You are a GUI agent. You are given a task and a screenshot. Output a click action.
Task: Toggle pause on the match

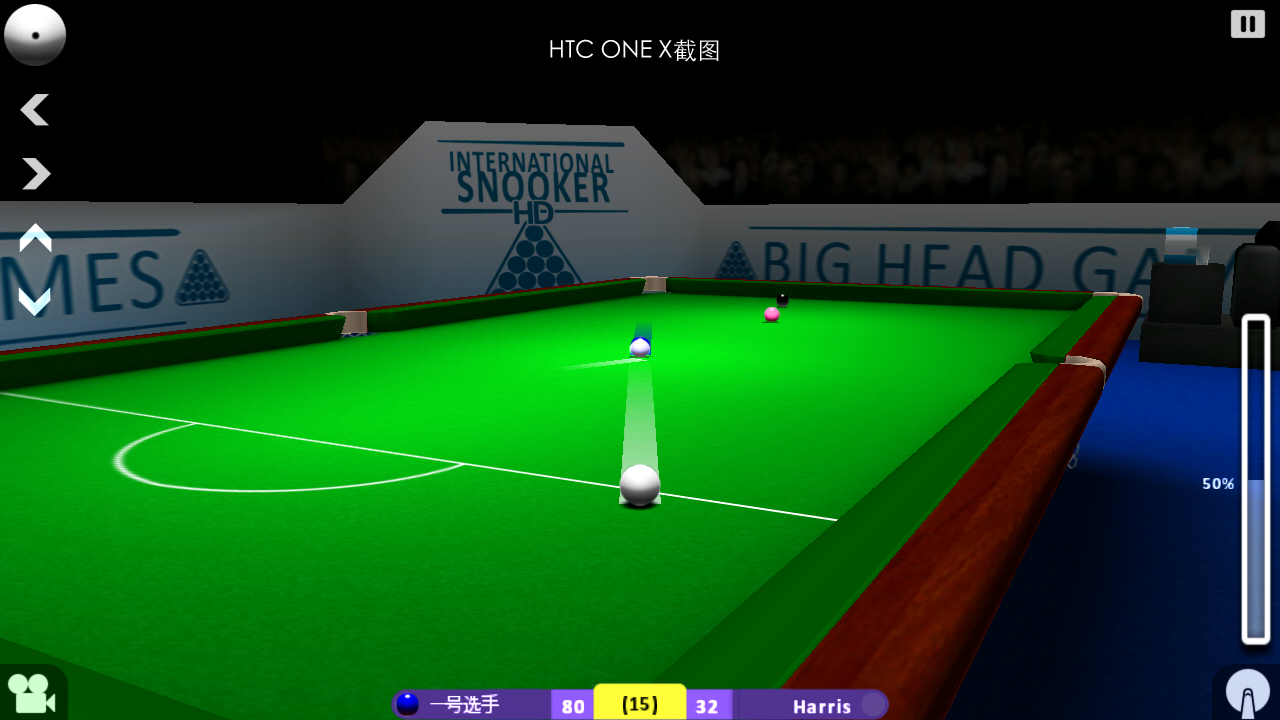coord(1247,23)
